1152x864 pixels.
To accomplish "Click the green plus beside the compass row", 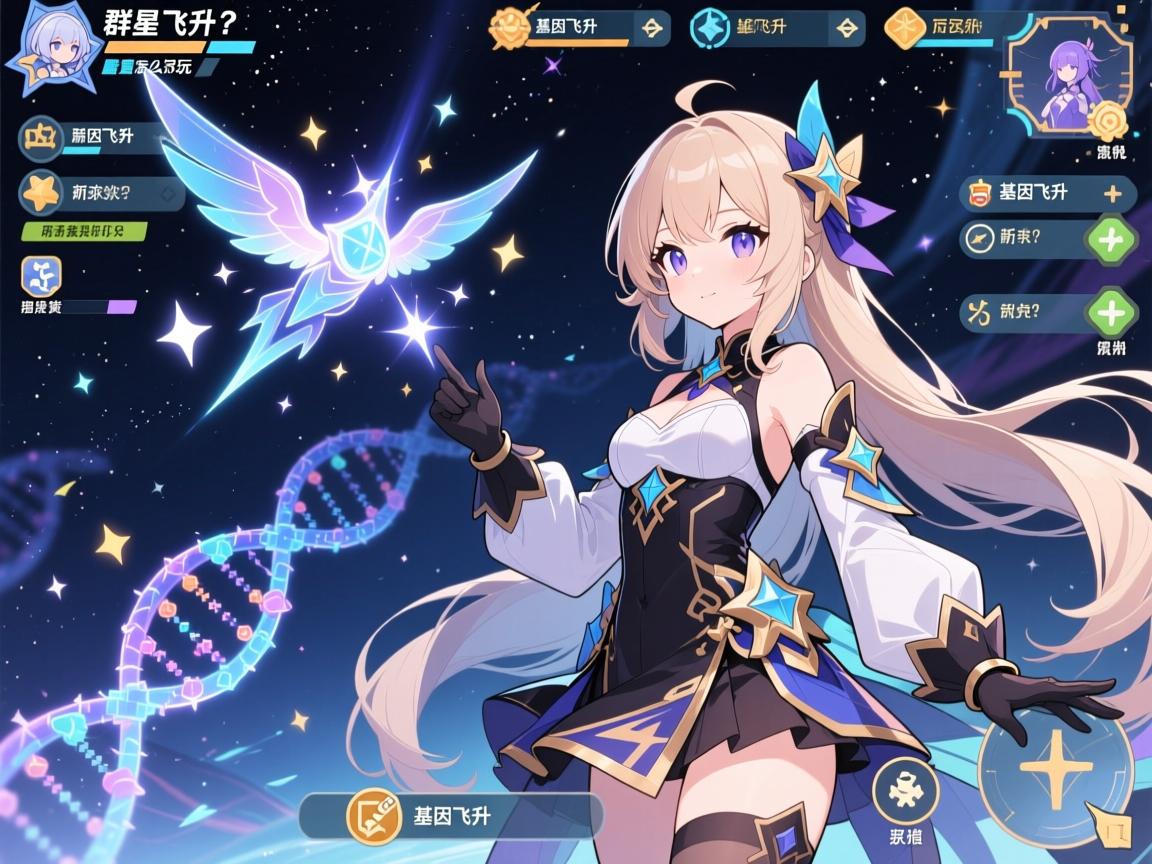I will coord(1110,239).
